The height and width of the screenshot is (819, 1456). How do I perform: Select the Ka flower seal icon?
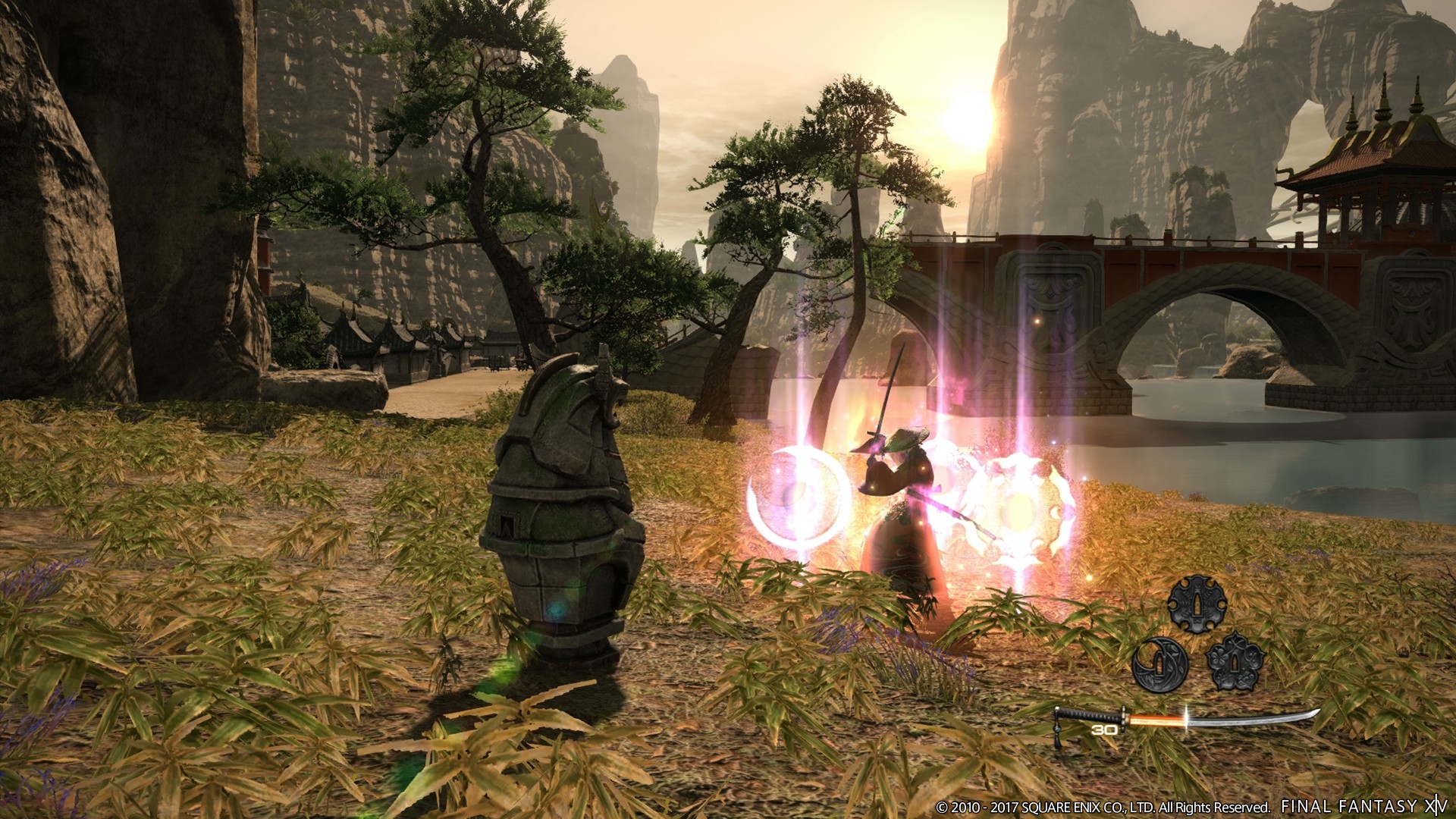[x=1236, y=661]
